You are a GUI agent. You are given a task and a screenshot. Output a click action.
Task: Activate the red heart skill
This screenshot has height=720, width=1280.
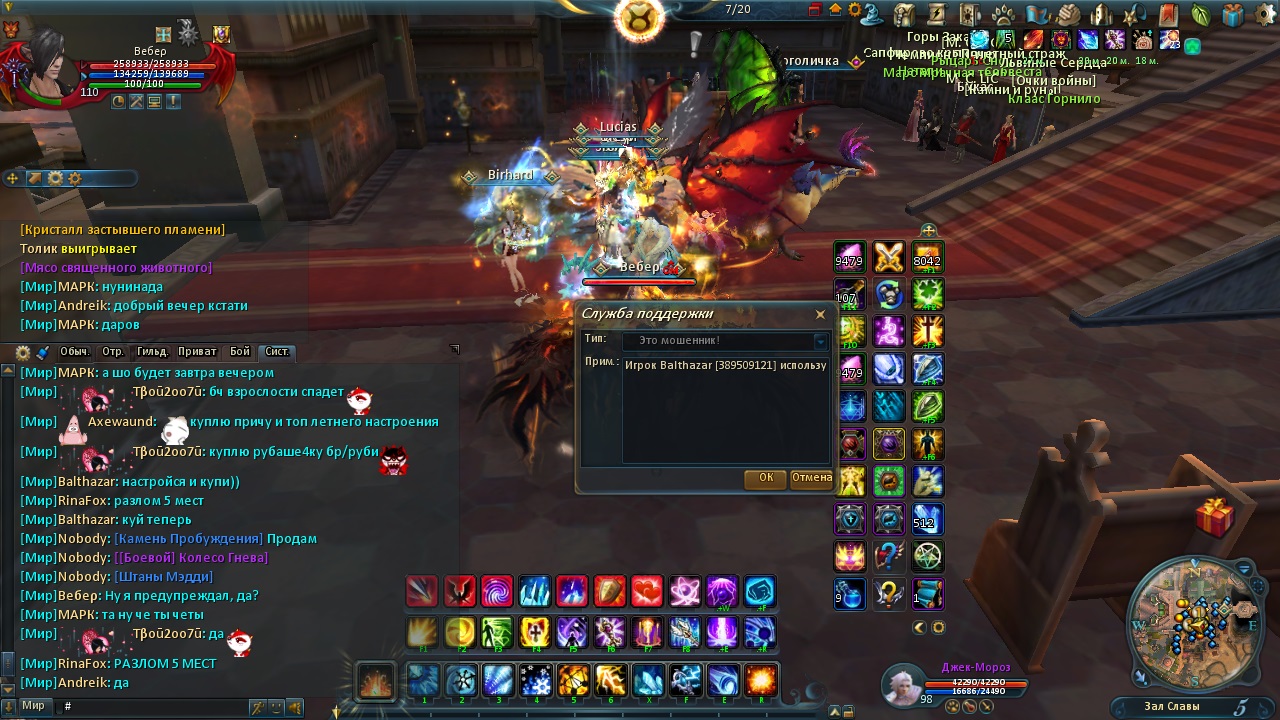pos(646,592)
